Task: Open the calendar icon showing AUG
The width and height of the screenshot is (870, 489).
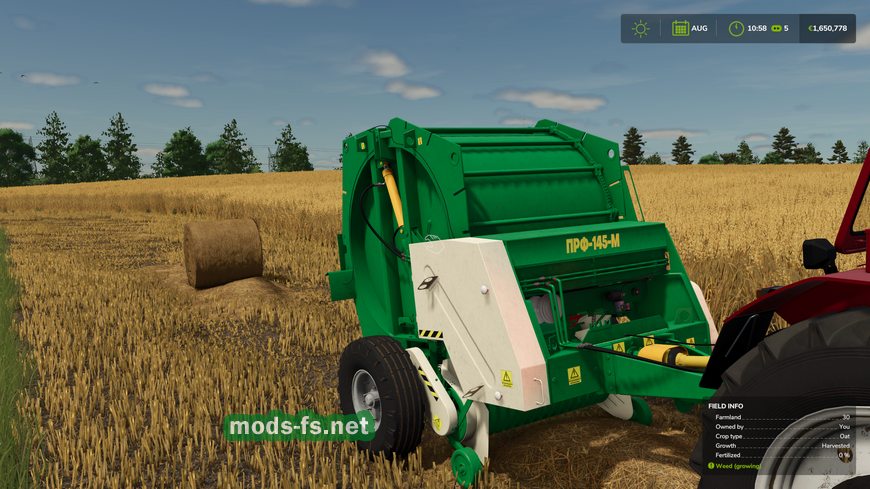Action: coord(681,28)
